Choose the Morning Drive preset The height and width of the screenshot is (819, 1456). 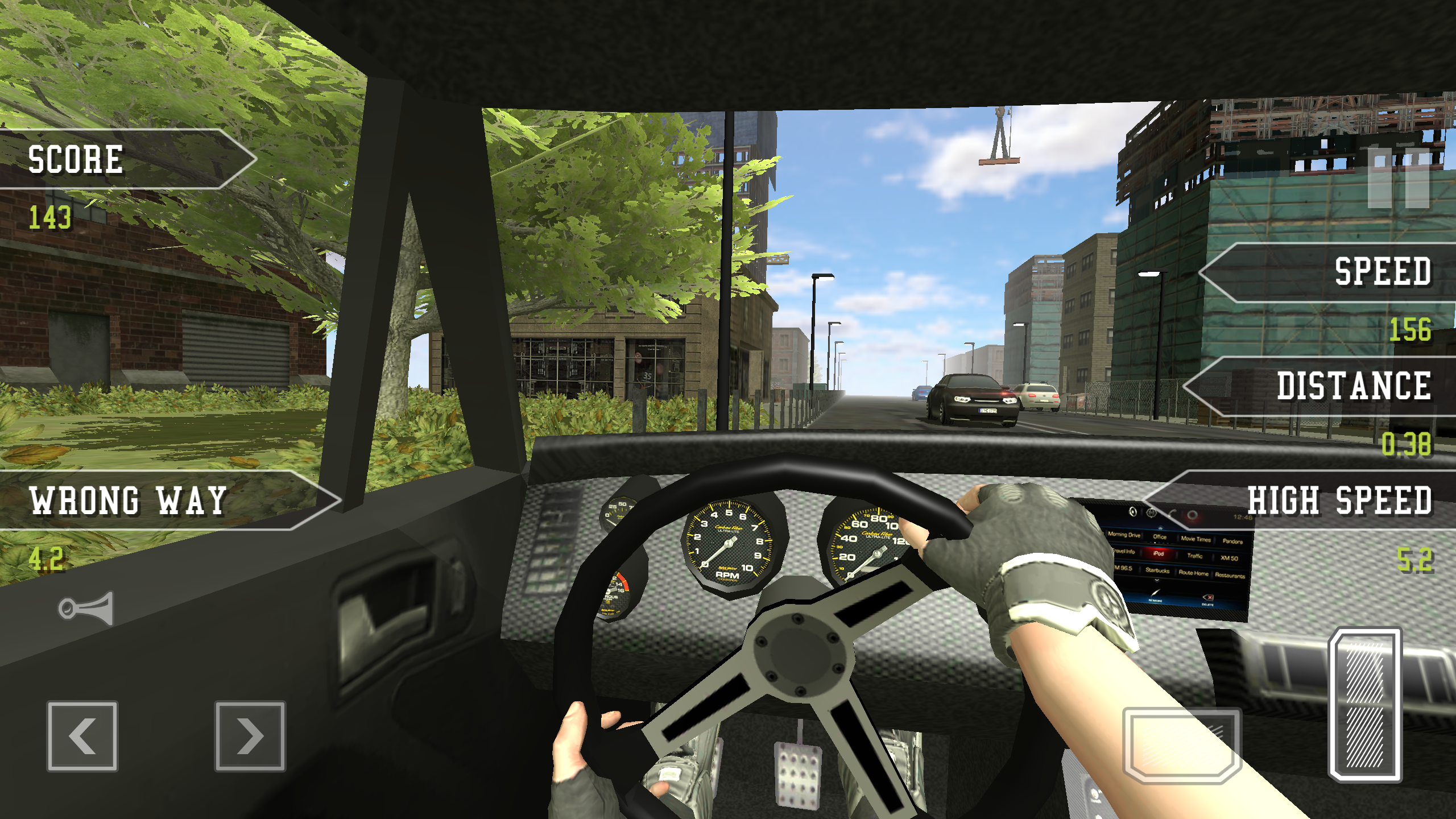[x=1124, y=535]
